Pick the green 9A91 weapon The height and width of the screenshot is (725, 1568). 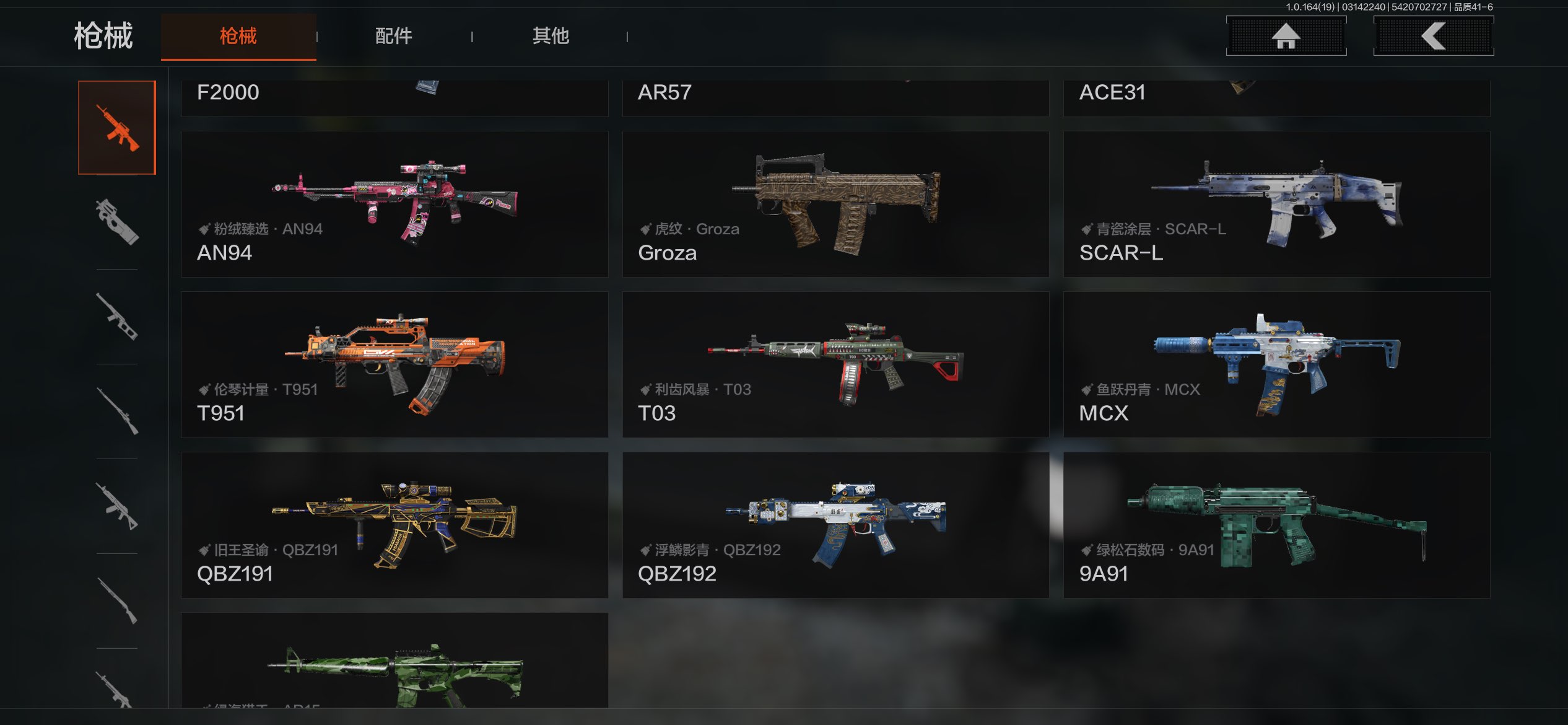click(1276, 525)
